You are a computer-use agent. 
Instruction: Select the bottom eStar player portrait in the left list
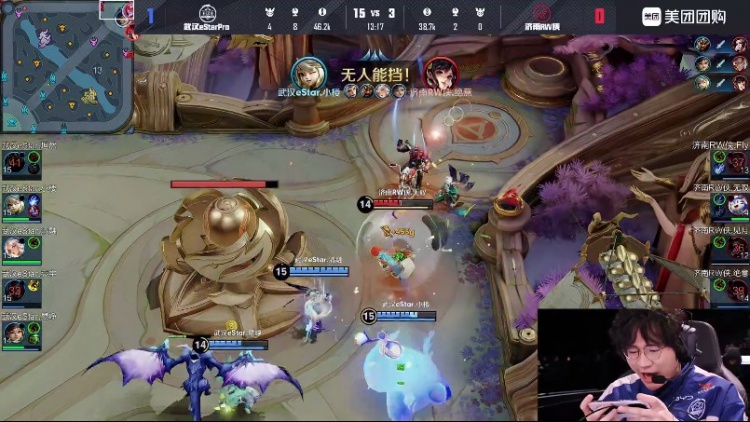[x=15, y=332]
